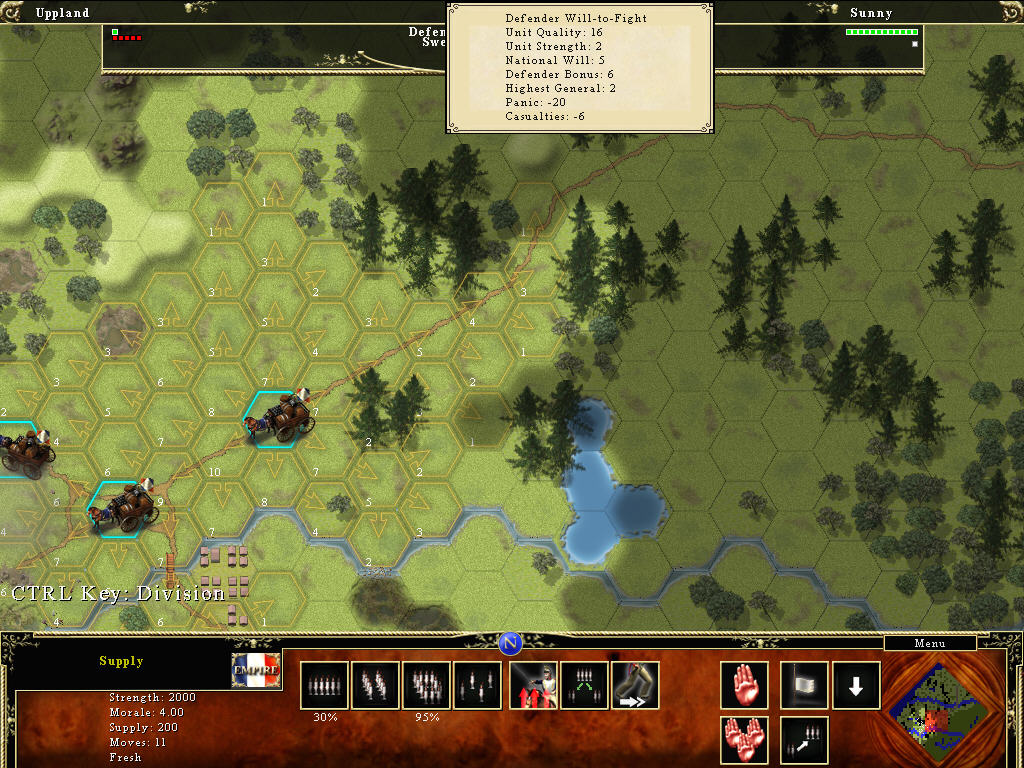This screenshot has width=1024, height=768.
Task: Activate the marching legs forced-march icon
Action: click(636, 685)
